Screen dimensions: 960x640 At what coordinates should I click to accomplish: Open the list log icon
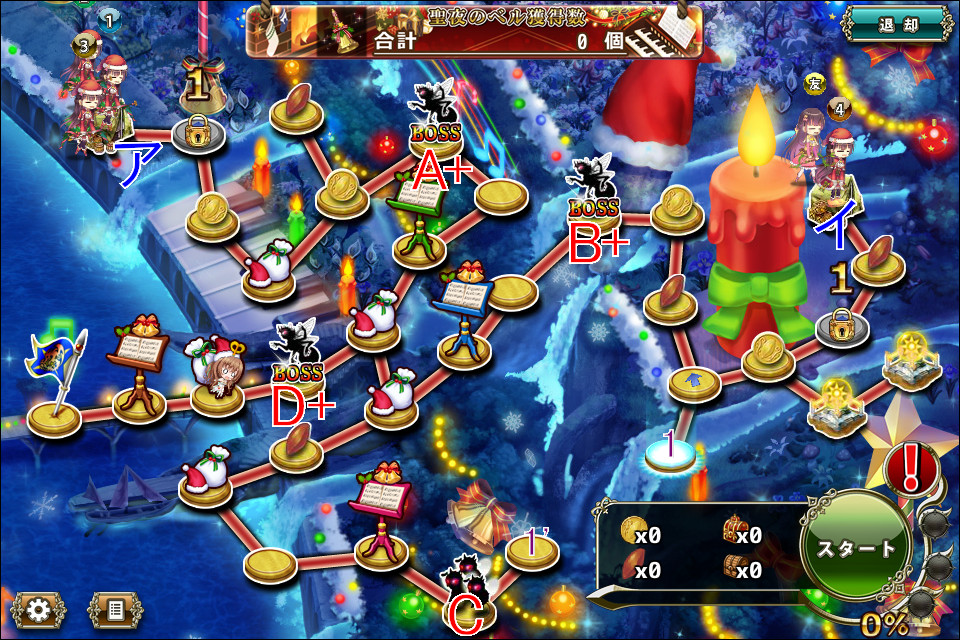115,608
